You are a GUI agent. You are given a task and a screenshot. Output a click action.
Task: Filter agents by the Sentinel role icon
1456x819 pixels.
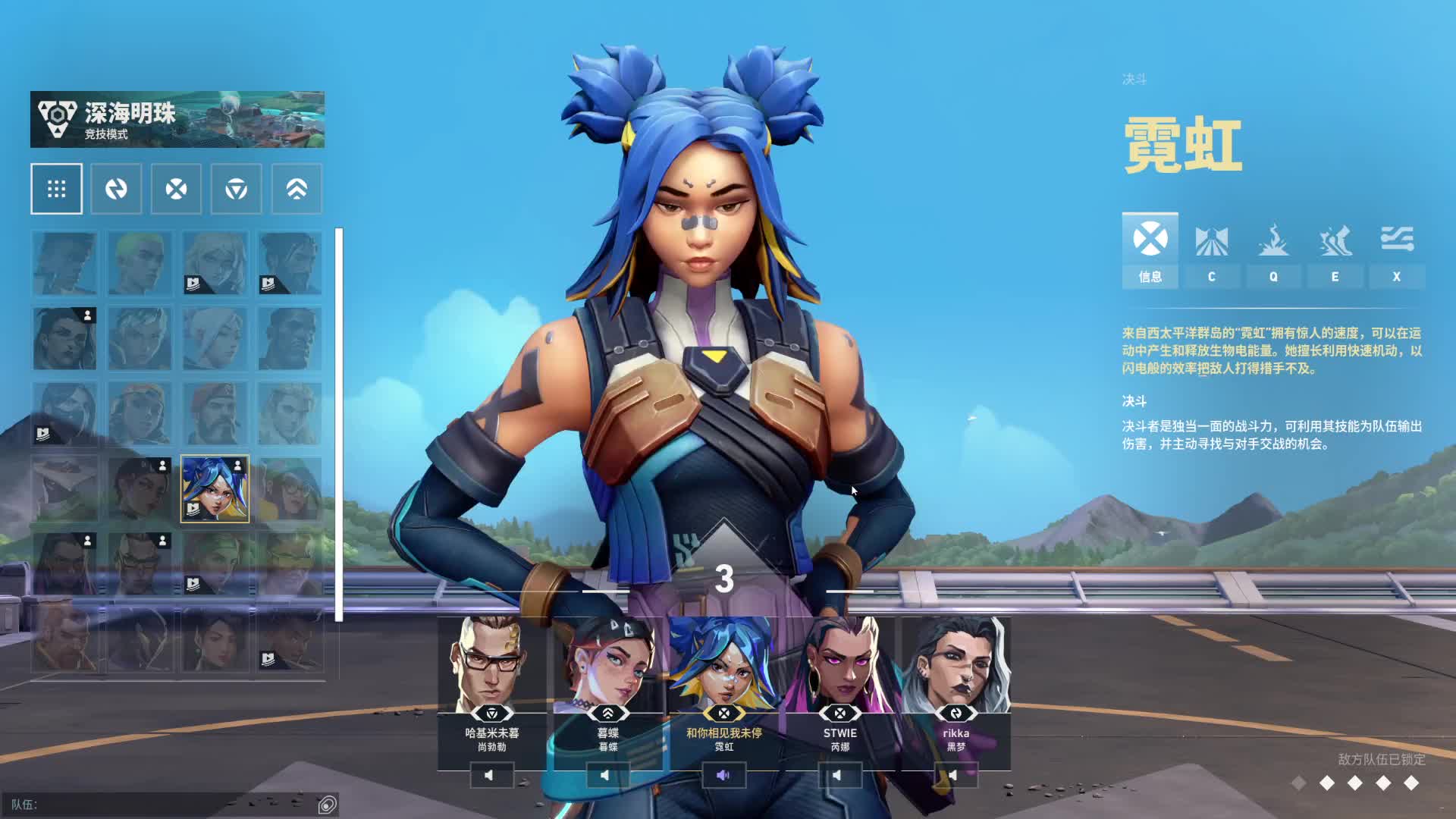(237, 189)
